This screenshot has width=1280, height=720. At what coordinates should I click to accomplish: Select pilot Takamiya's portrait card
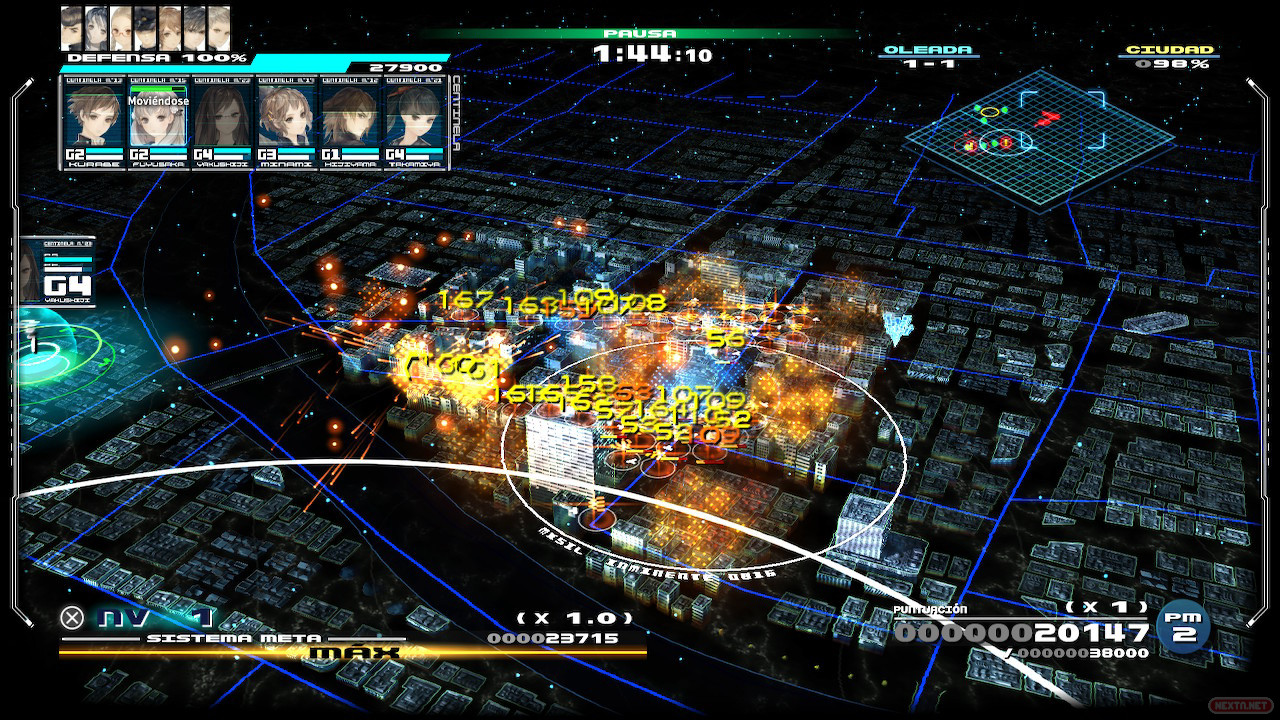(x=414, y=123)
